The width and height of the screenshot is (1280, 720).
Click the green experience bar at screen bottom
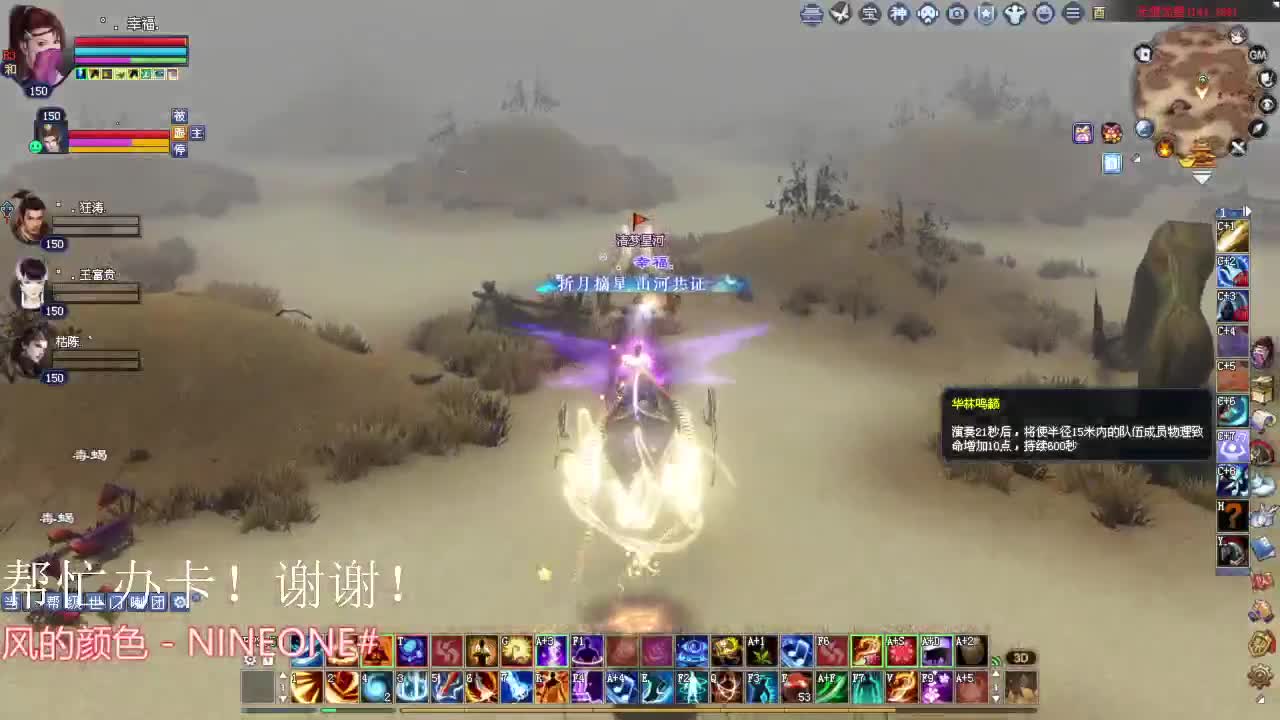330,710
